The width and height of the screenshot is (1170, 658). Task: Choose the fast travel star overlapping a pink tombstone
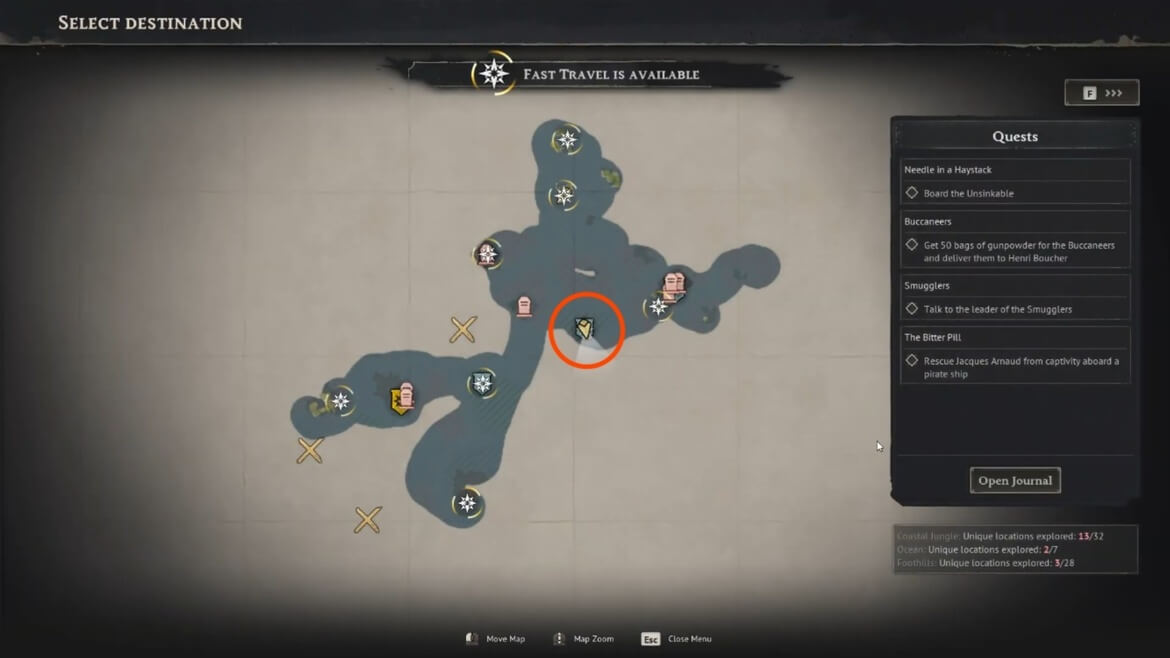[x=487, y=254]
